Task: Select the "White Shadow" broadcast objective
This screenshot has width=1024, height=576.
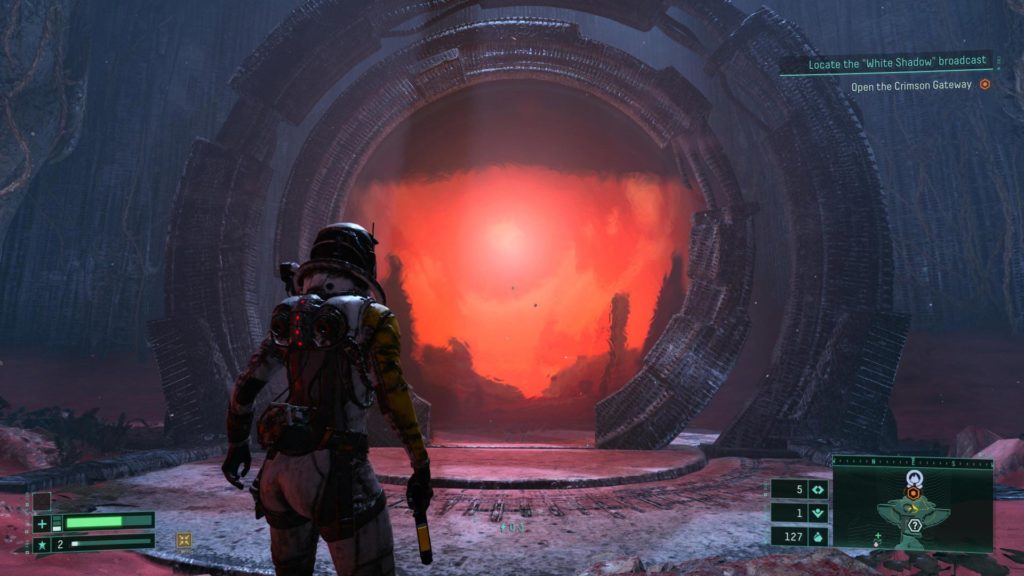Action: tap(885, 65)
